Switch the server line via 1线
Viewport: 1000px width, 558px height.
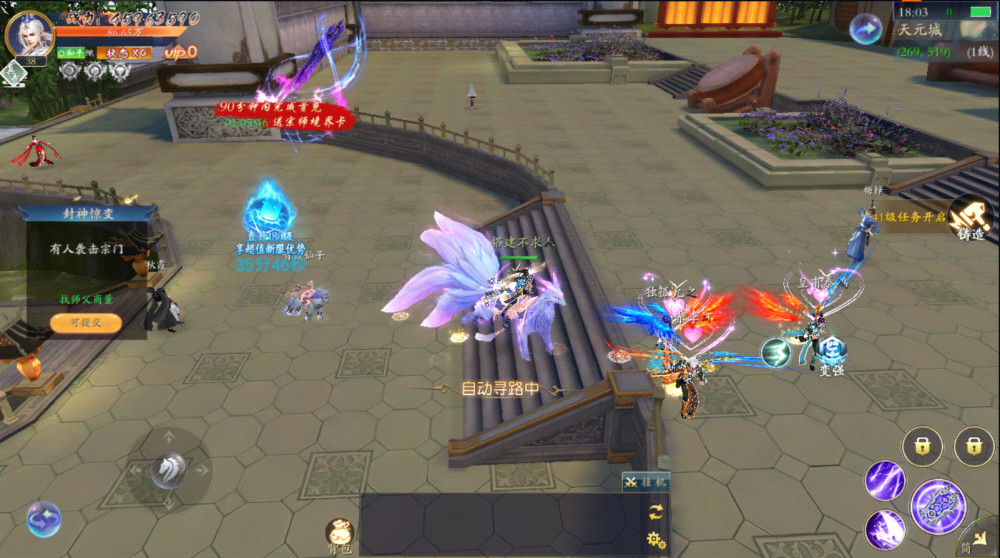coord(976,50)
